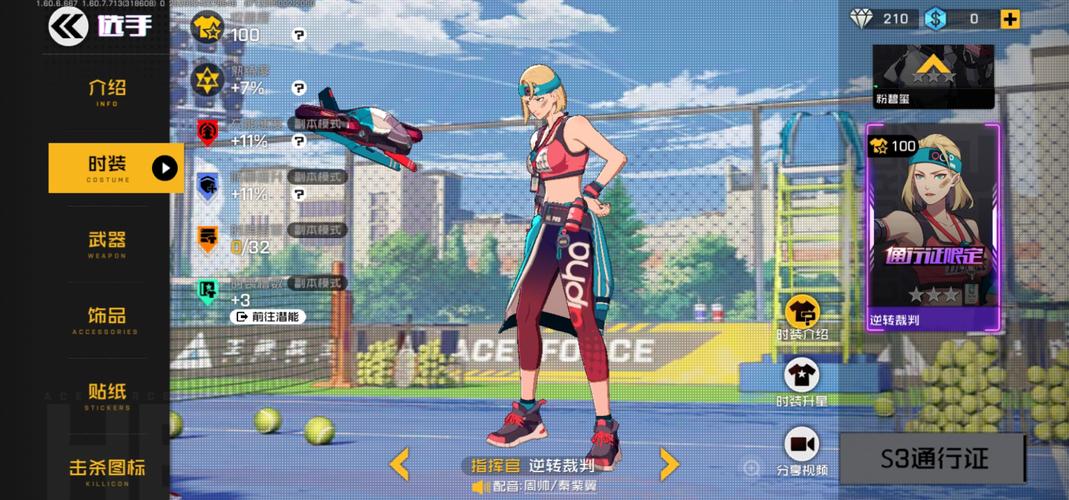Open 时装升星 costume star upgrade
Screen dimensions: 1069x500
click(x=802, y=384)
